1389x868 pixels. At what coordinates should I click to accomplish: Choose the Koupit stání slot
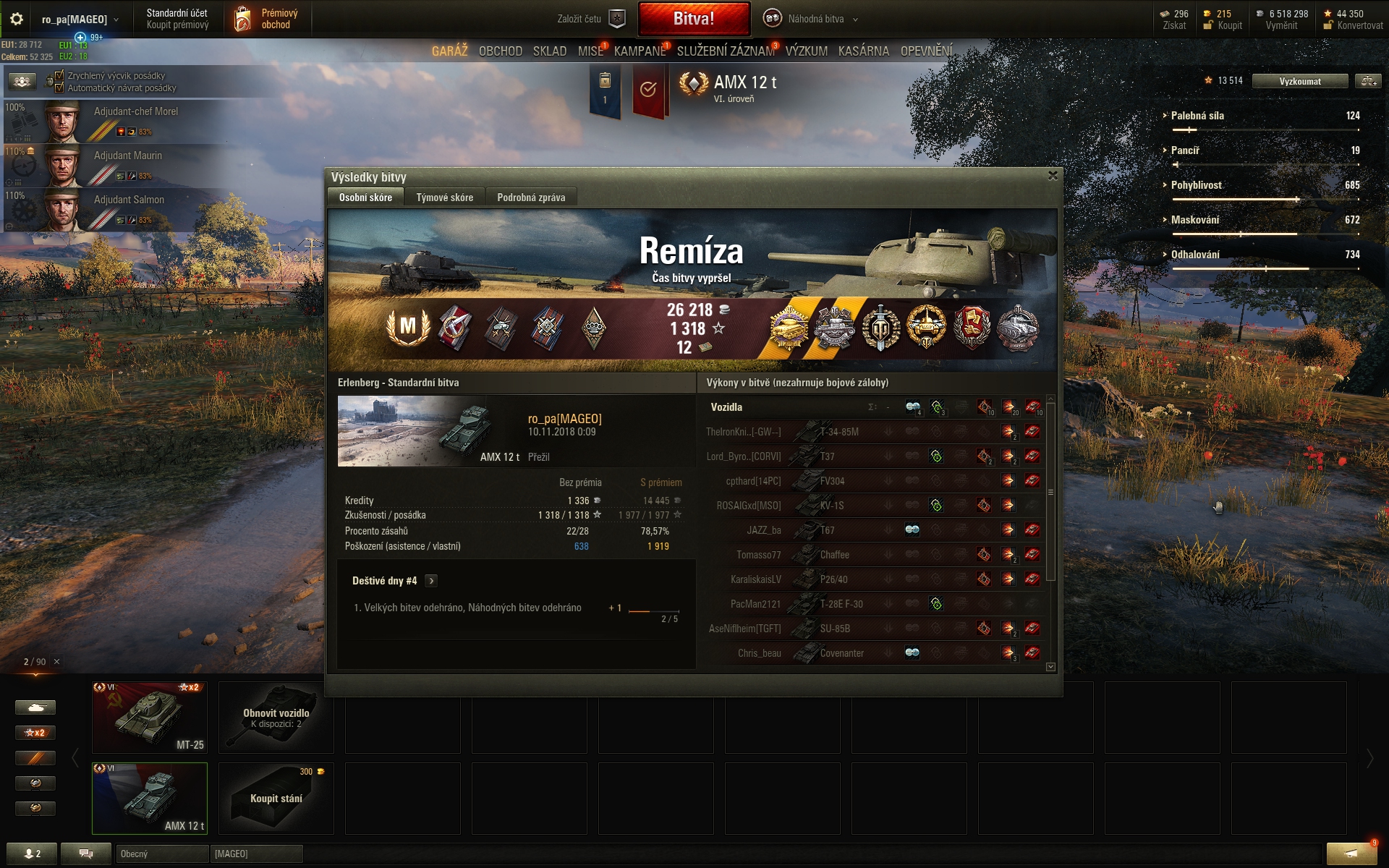click(x=276, y=799)
